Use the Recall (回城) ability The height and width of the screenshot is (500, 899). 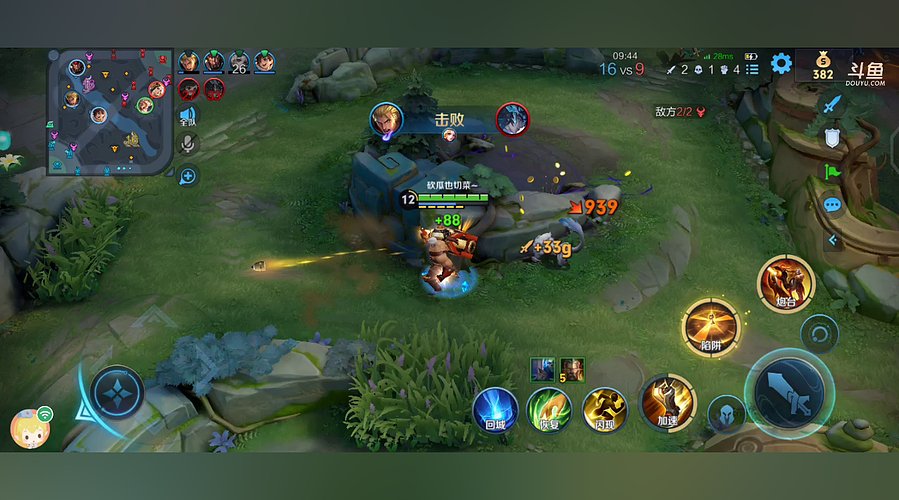point(495,409)
